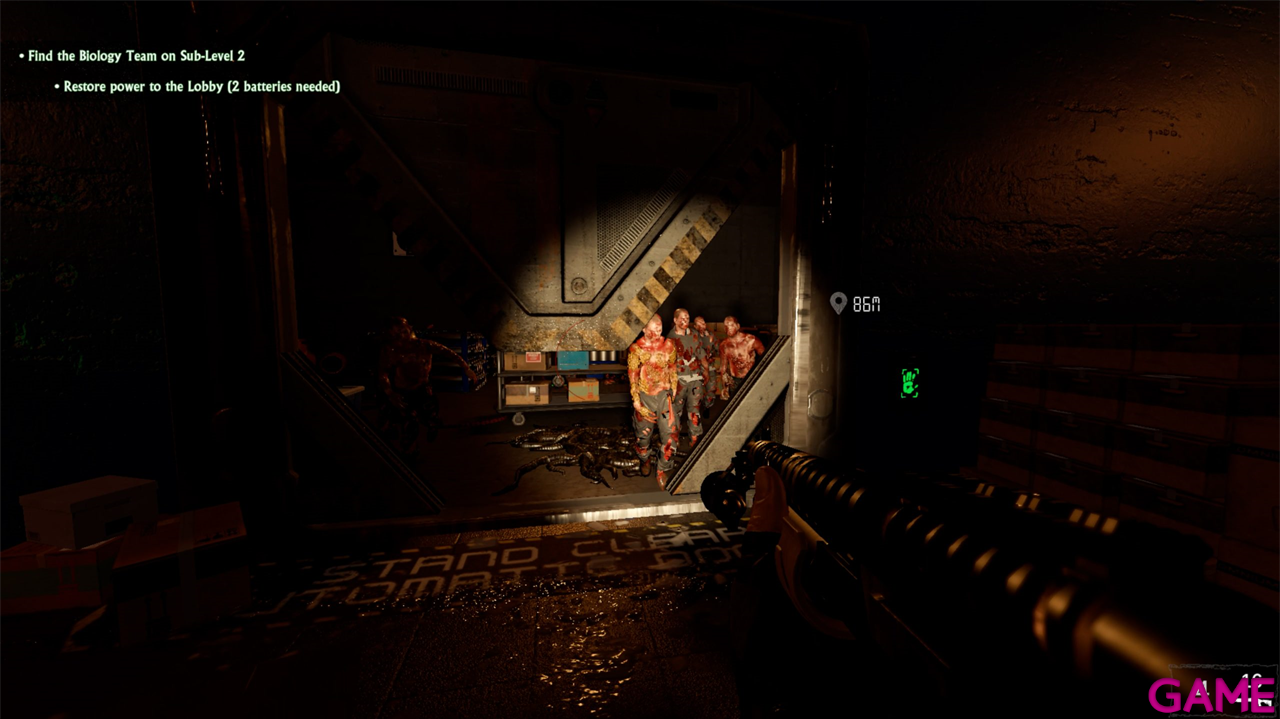Open the pink GAME watermark logo
1280x719 pixels.
(x=1211, y=694)
